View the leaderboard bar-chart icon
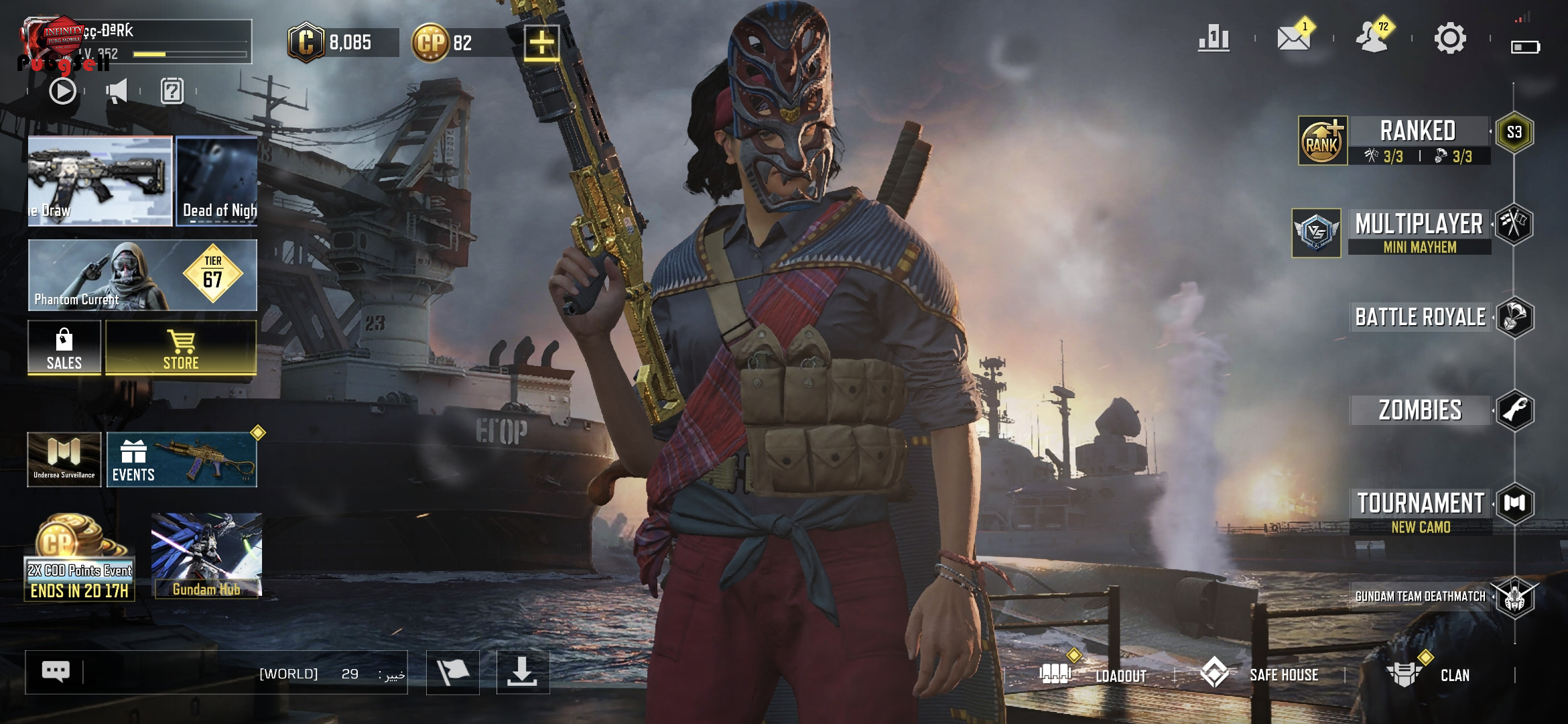Image resolution: width=1568 pixels, height=724 pixels. pyautogui.click(x=1214, y=39)
